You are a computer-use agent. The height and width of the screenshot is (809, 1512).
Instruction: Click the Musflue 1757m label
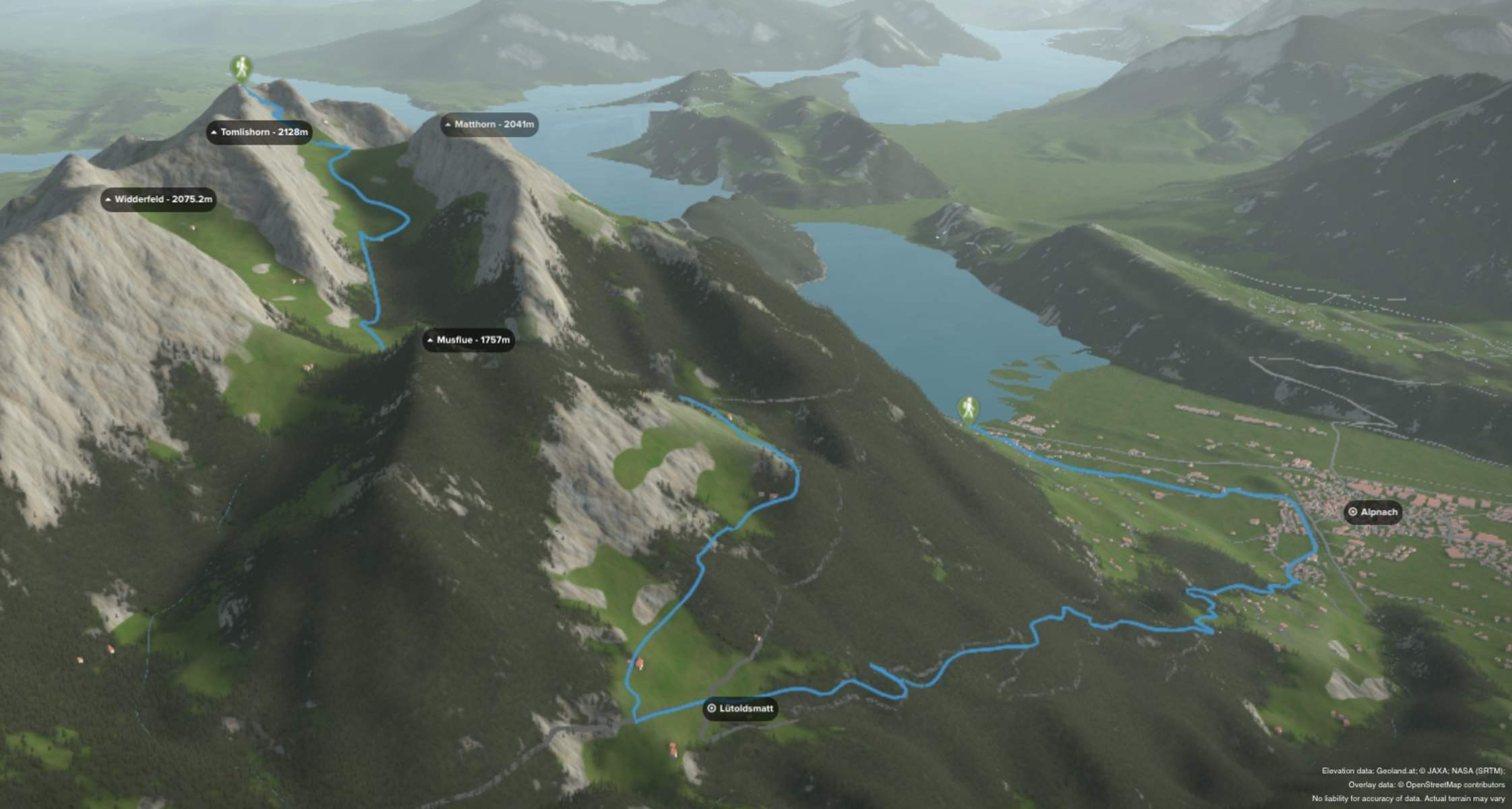click(468, 340)
